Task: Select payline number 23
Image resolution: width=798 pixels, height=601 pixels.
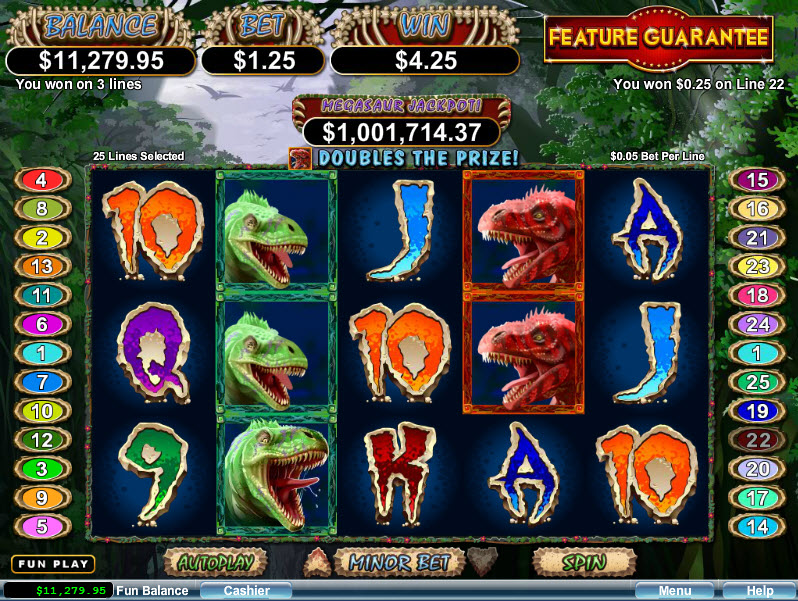Action: (x=757, y=267)
